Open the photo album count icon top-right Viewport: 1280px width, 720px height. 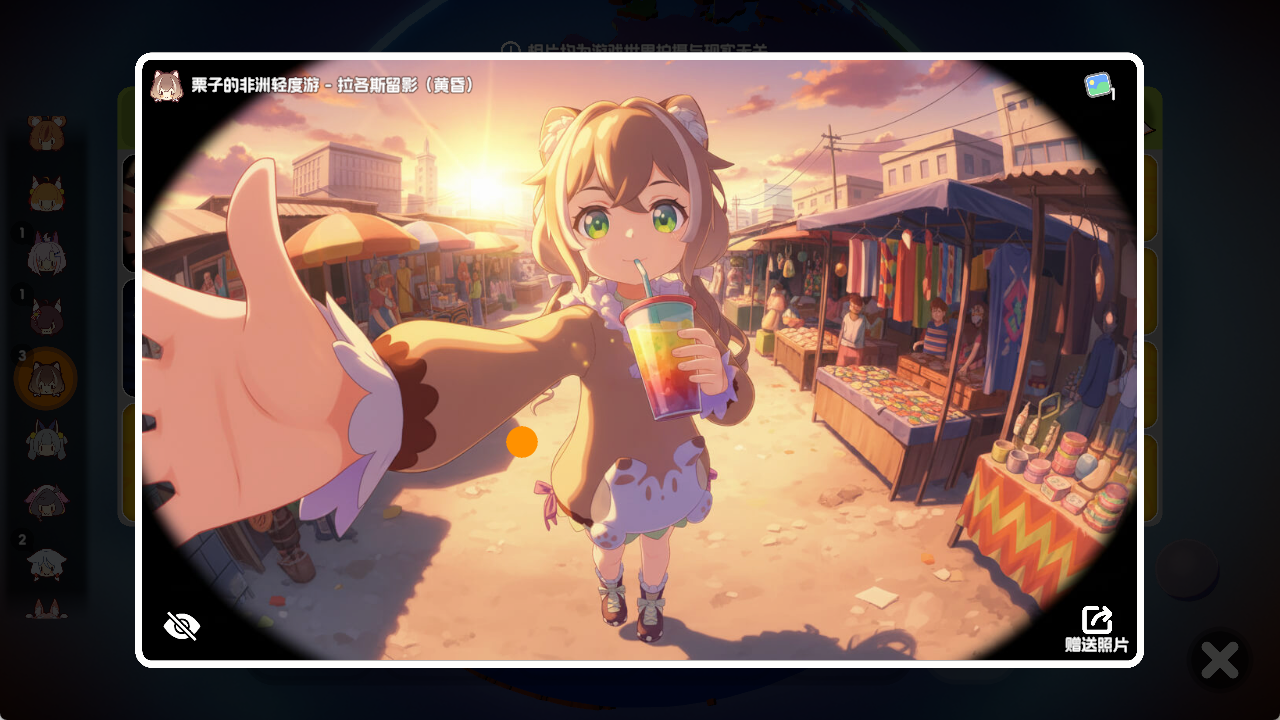1098,88
